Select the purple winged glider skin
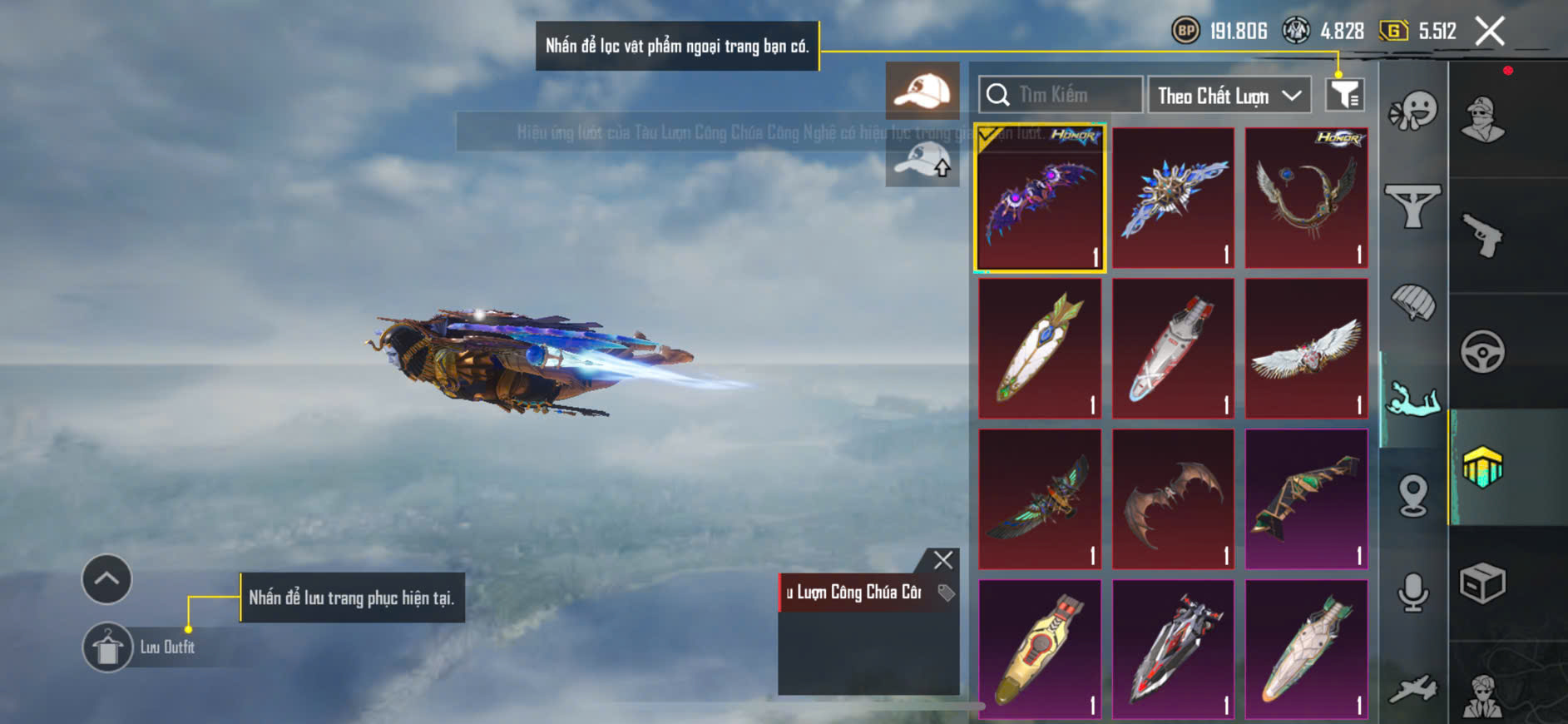The width and height of the screenshot is (1568, 724). tap(1040, 199)
